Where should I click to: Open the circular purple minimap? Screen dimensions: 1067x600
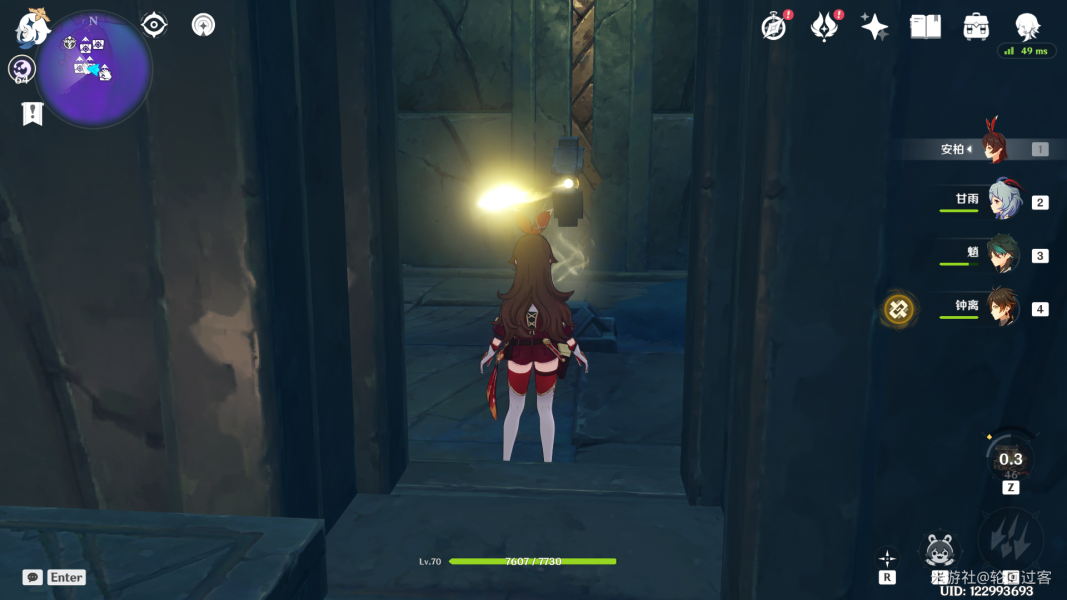pyautogui.click(x=94, y=69)
